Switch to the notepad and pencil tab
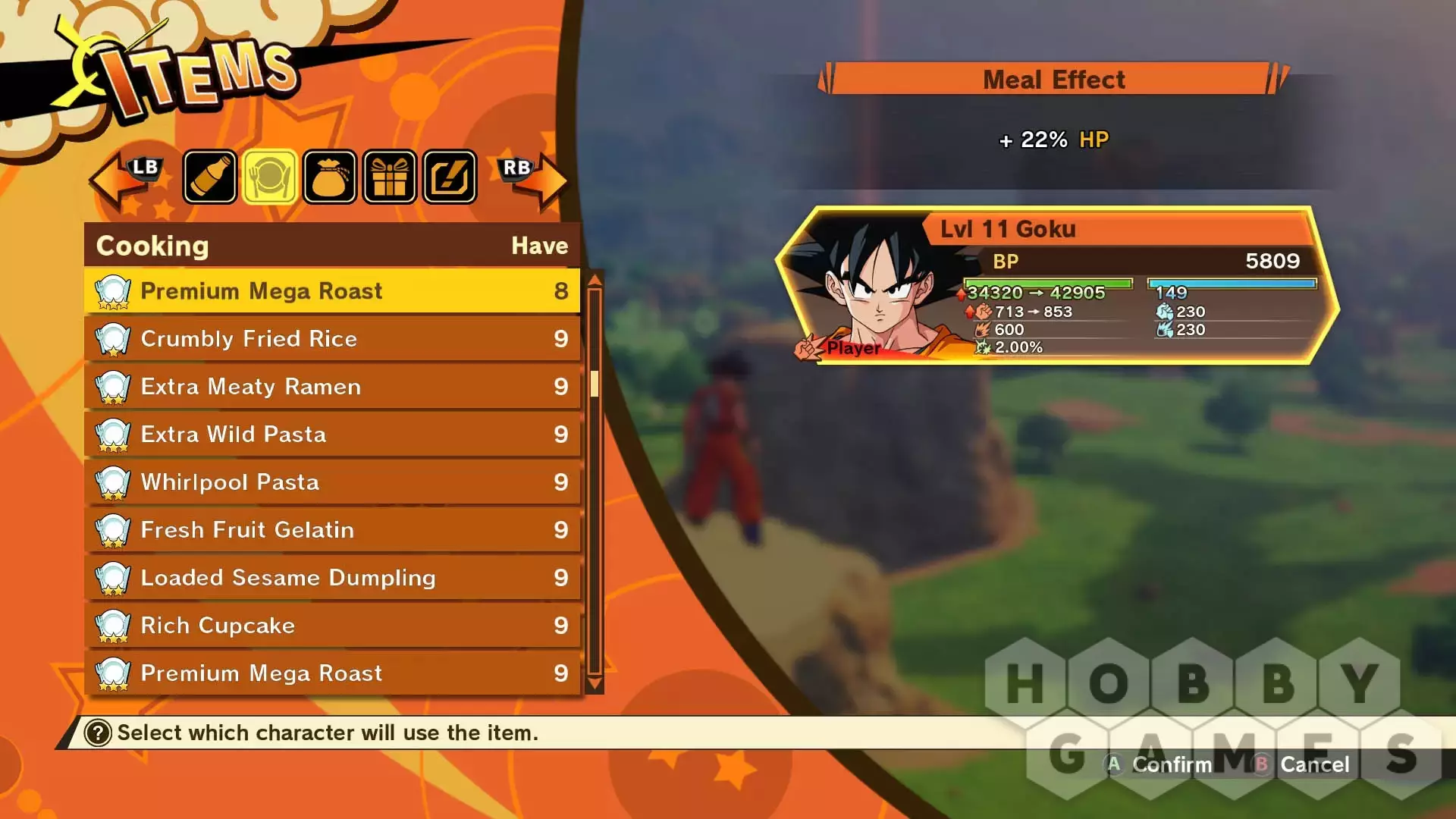Screen dimensions: 1456x819 pyautogui.click(x=450, y=177)
